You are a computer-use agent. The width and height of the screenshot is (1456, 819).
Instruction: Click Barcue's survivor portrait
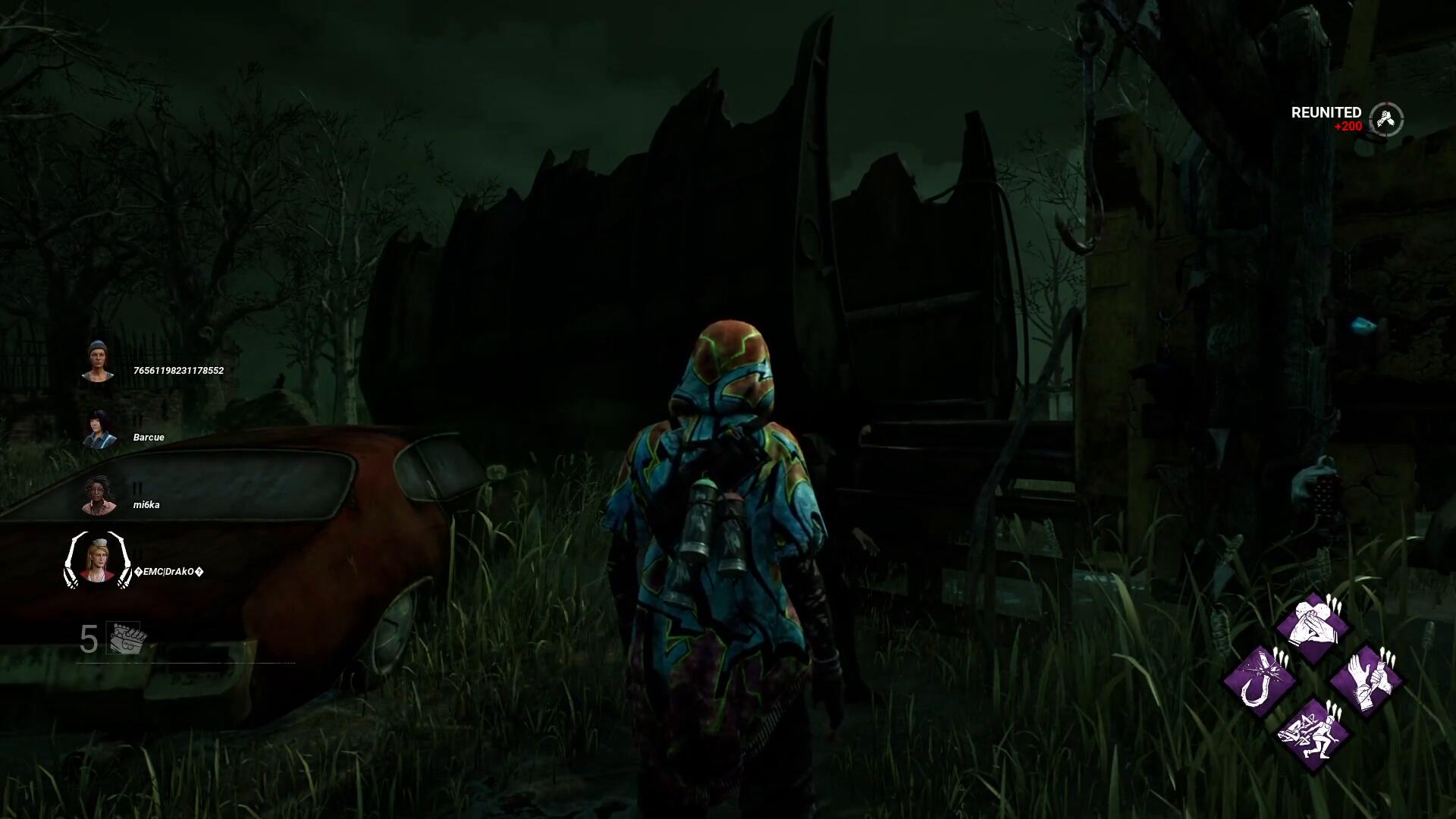[99, 428]
